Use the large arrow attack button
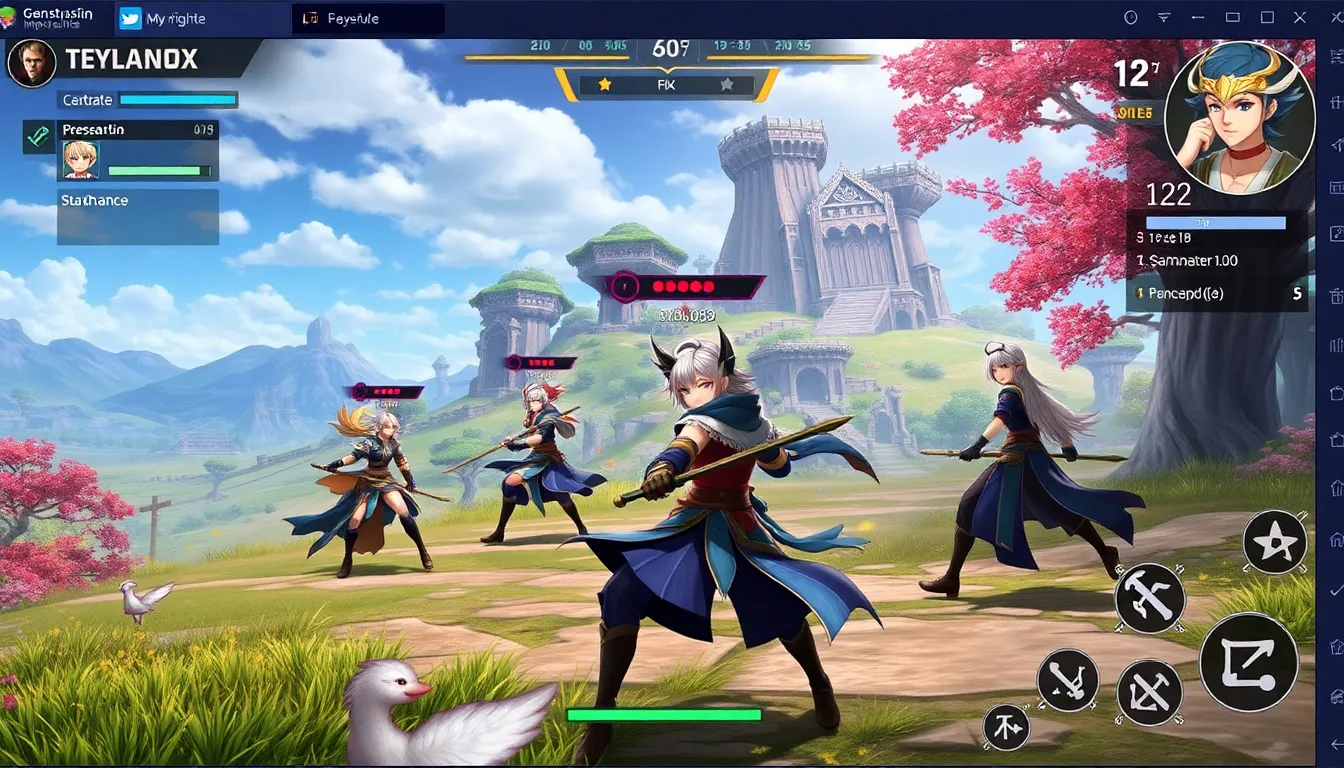This screenshot has width=1344, height=768. [1248, 661]
